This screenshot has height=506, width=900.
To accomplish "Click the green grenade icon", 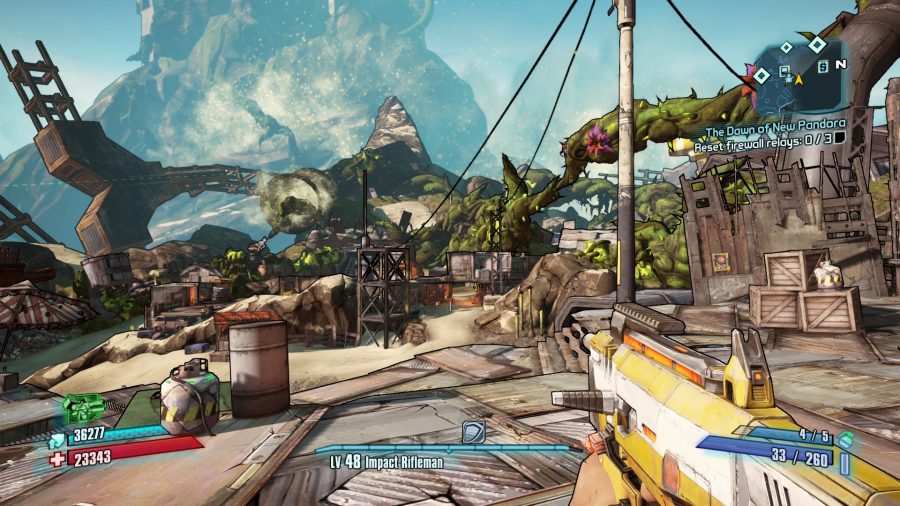I will [845, 438].
